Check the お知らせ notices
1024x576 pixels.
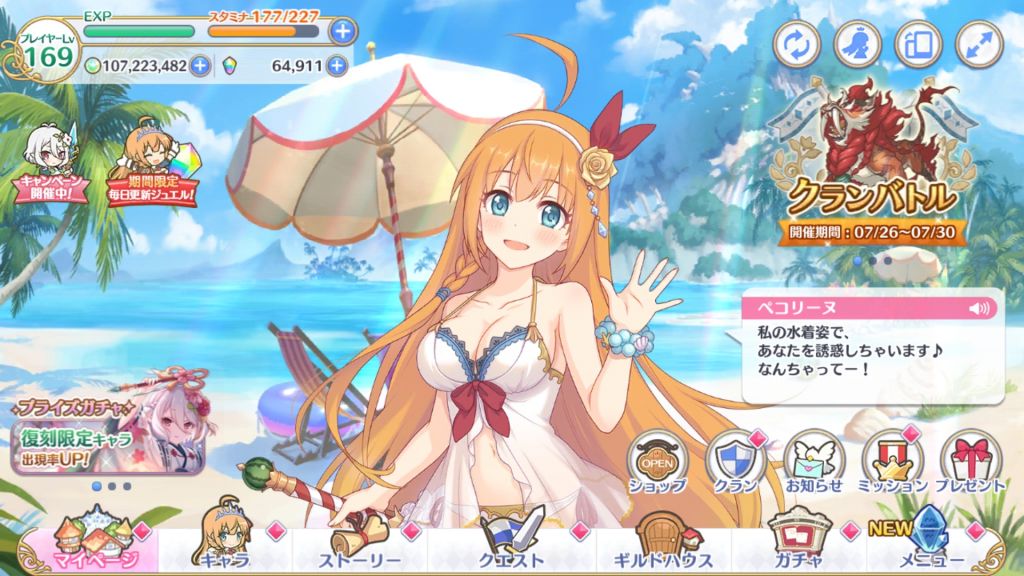tap(813, 463)
